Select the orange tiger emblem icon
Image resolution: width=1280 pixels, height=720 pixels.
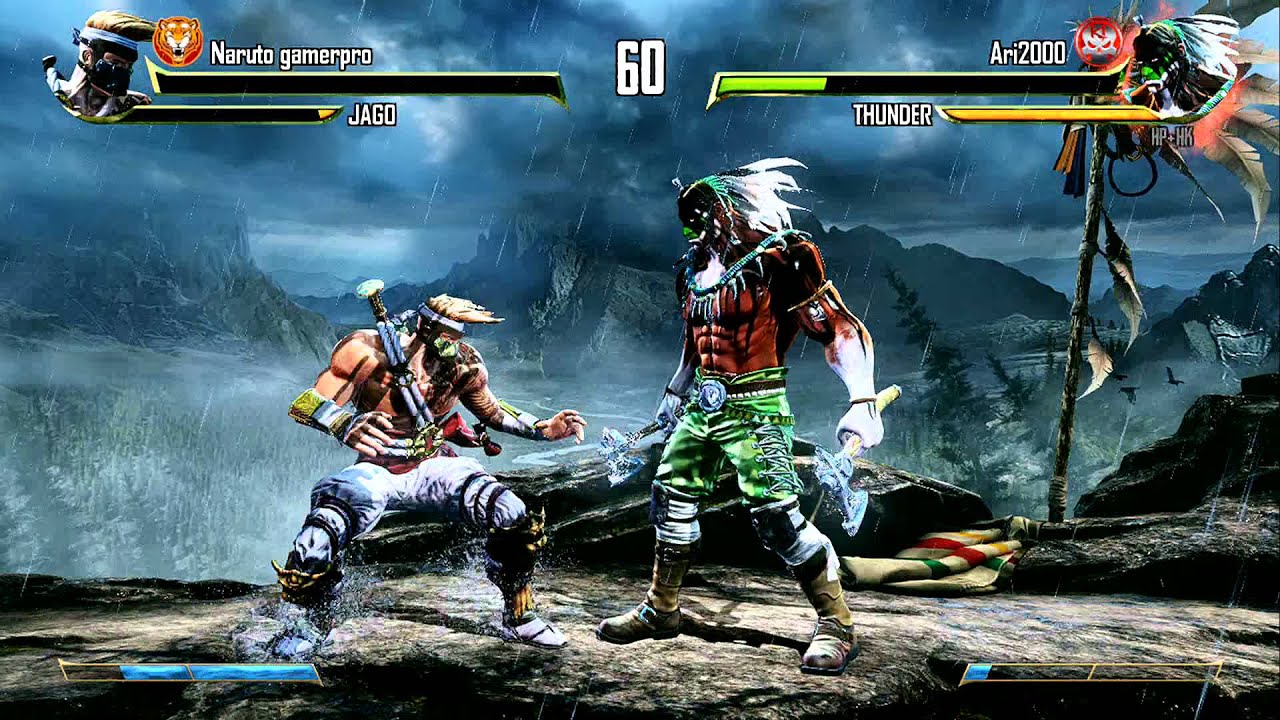pyautogui.click(x=177, y=41)
